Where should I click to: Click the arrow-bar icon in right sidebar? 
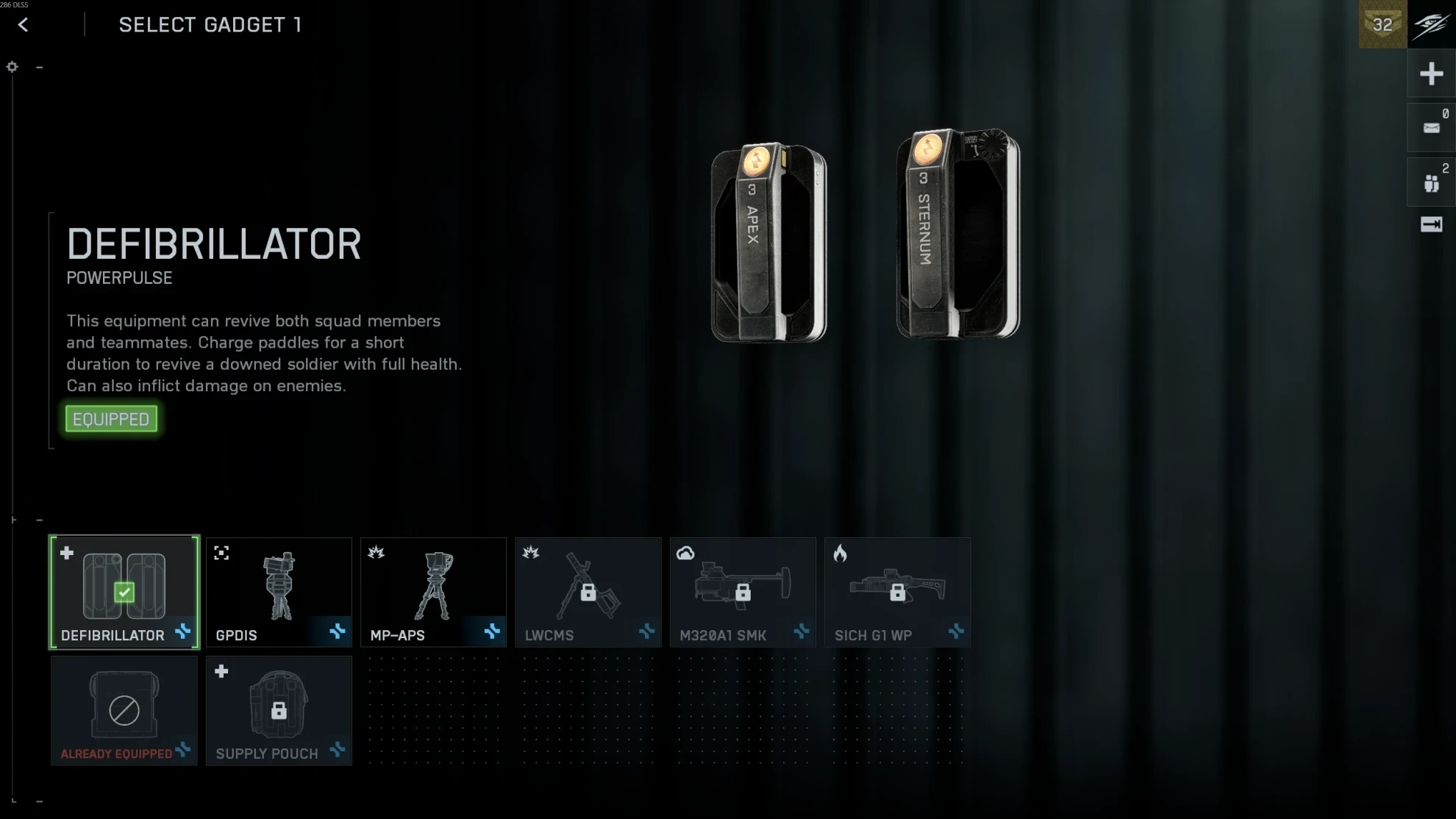point(1431,224)
